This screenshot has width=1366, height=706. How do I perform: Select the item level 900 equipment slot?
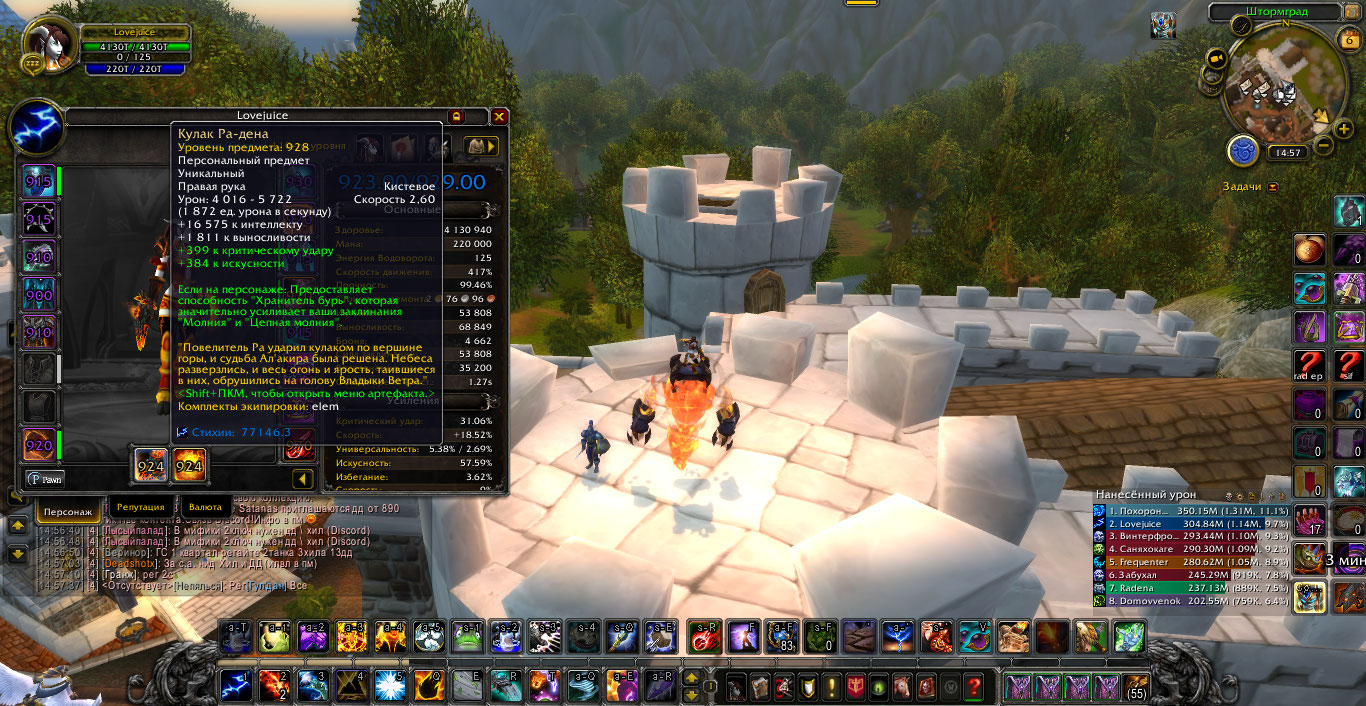pos(39,294)
